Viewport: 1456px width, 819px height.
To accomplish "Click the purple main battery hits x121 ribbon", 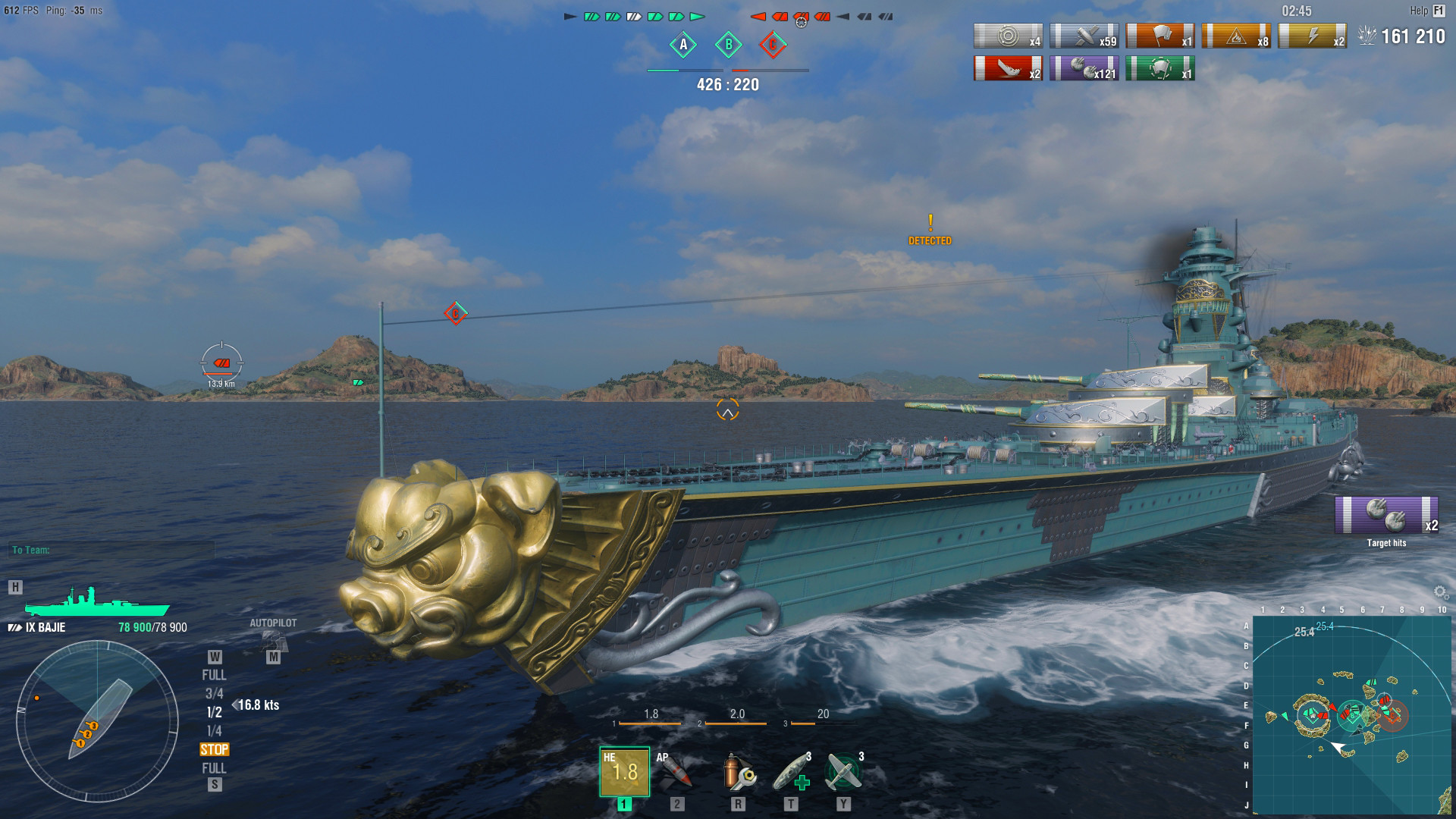I will (1083, 71).
